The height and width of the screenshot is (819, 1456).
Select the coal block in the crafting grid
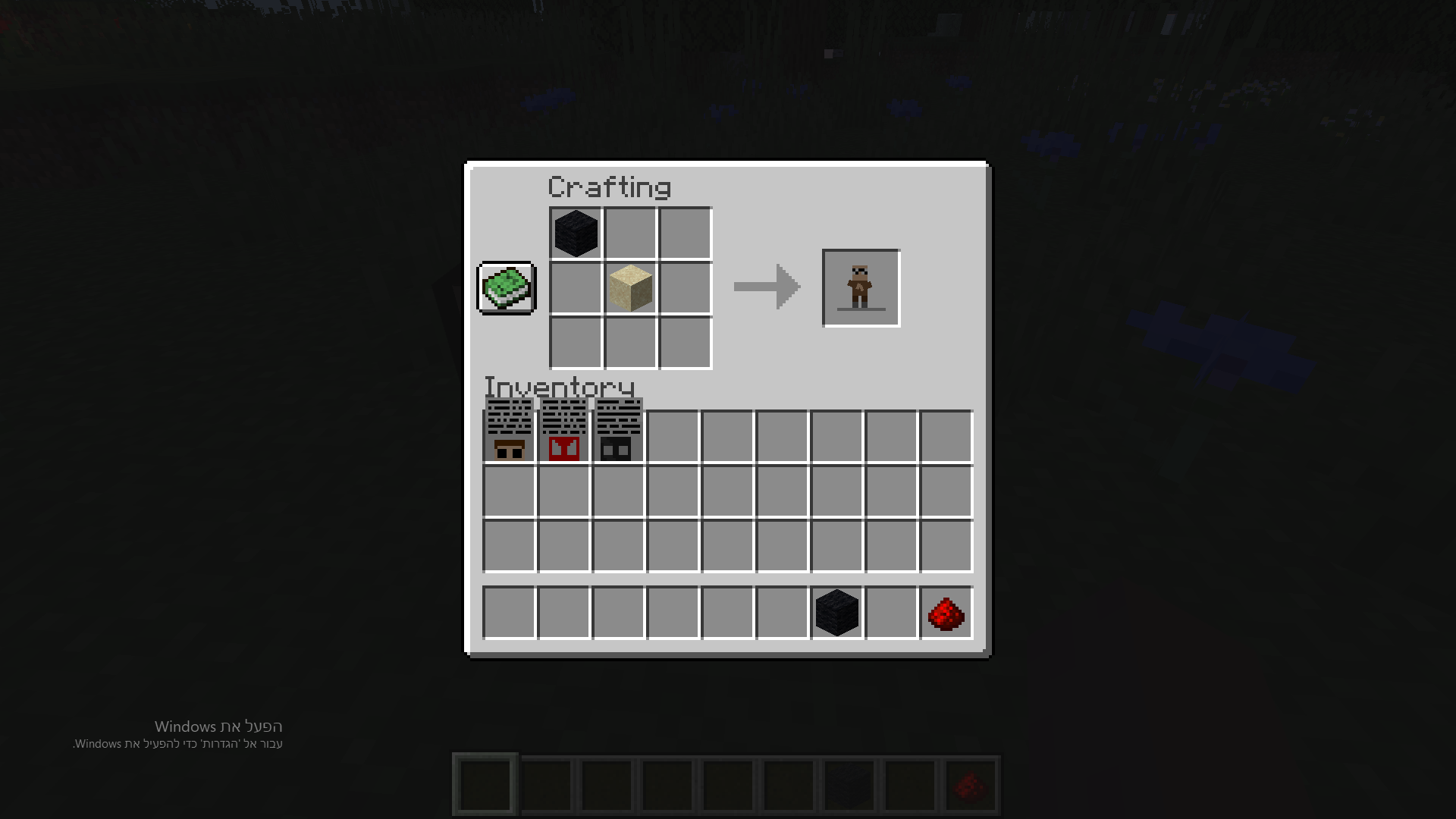click(x=574, y=233)
